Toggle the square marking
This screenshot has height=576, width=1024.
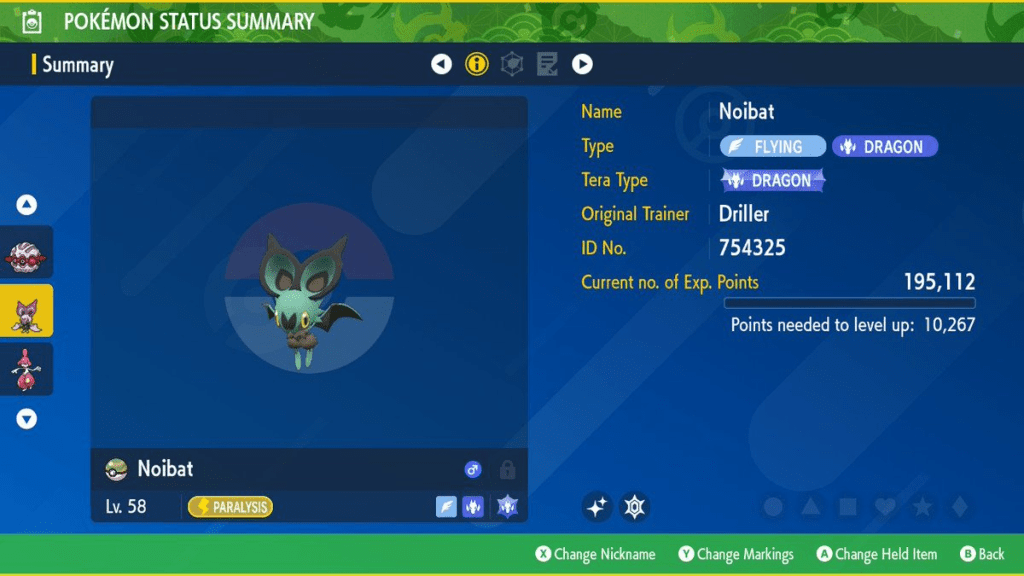pyautogui.click(x=848, y=508)
